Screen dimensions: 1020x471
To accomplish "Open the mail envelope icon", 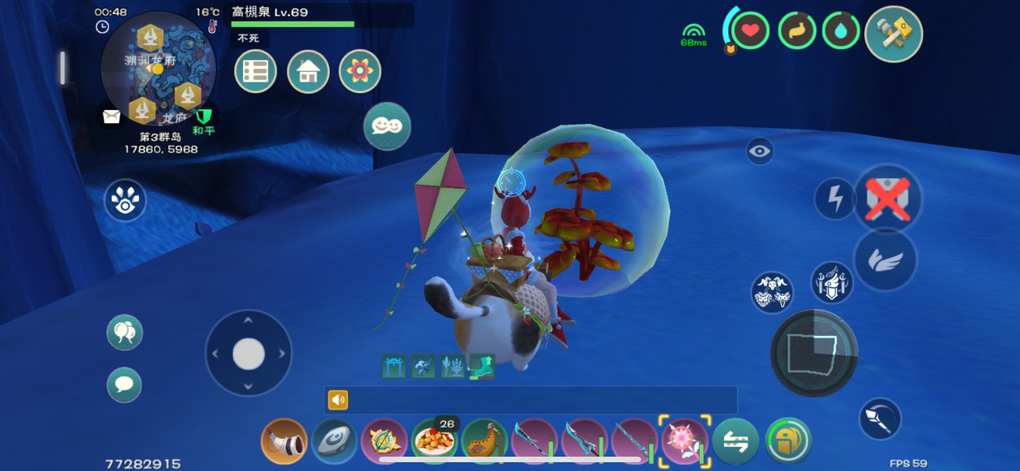I will [111, 116].
